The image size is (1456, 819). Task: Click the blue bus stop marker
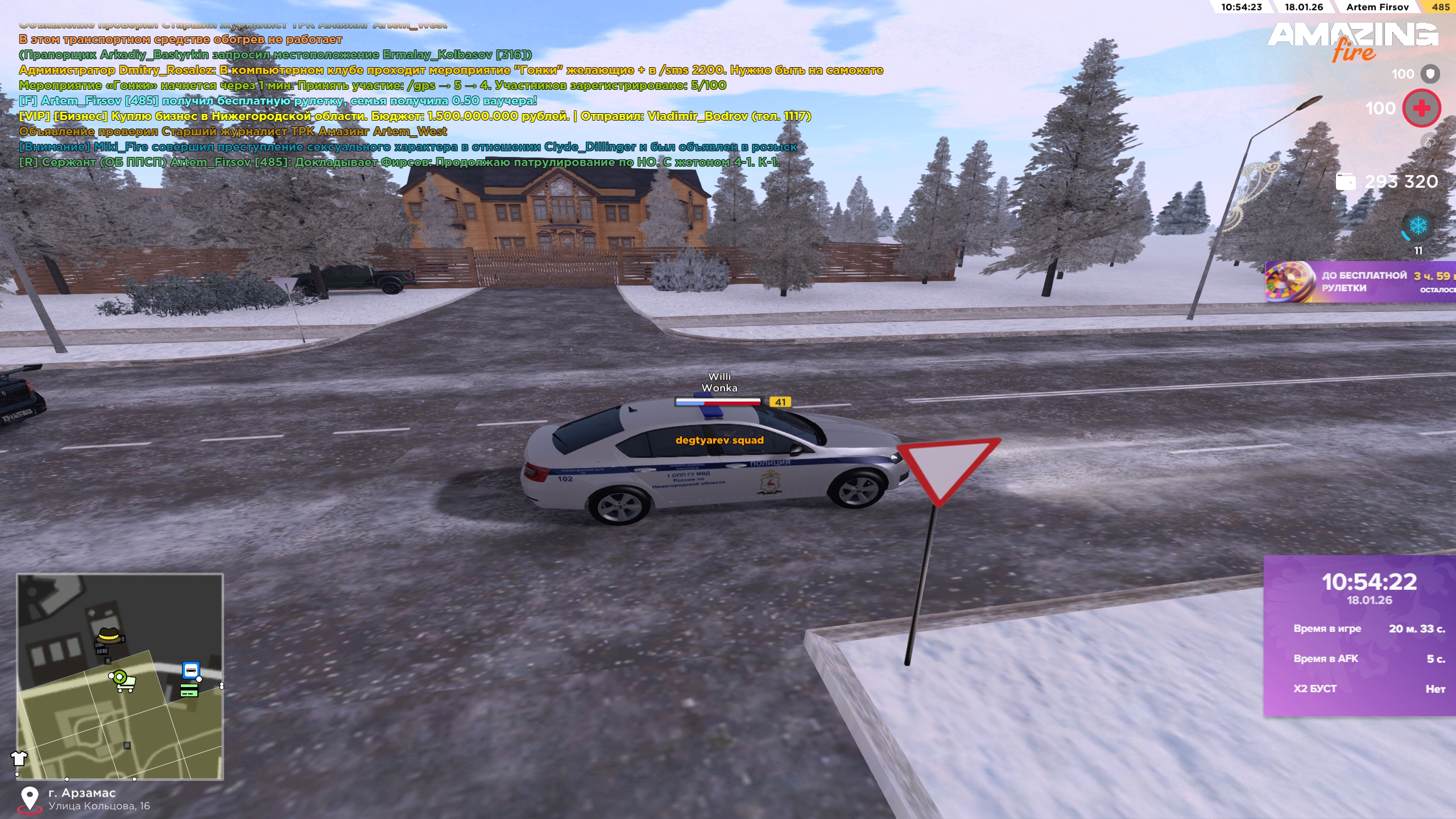click(x=191, y=669)
